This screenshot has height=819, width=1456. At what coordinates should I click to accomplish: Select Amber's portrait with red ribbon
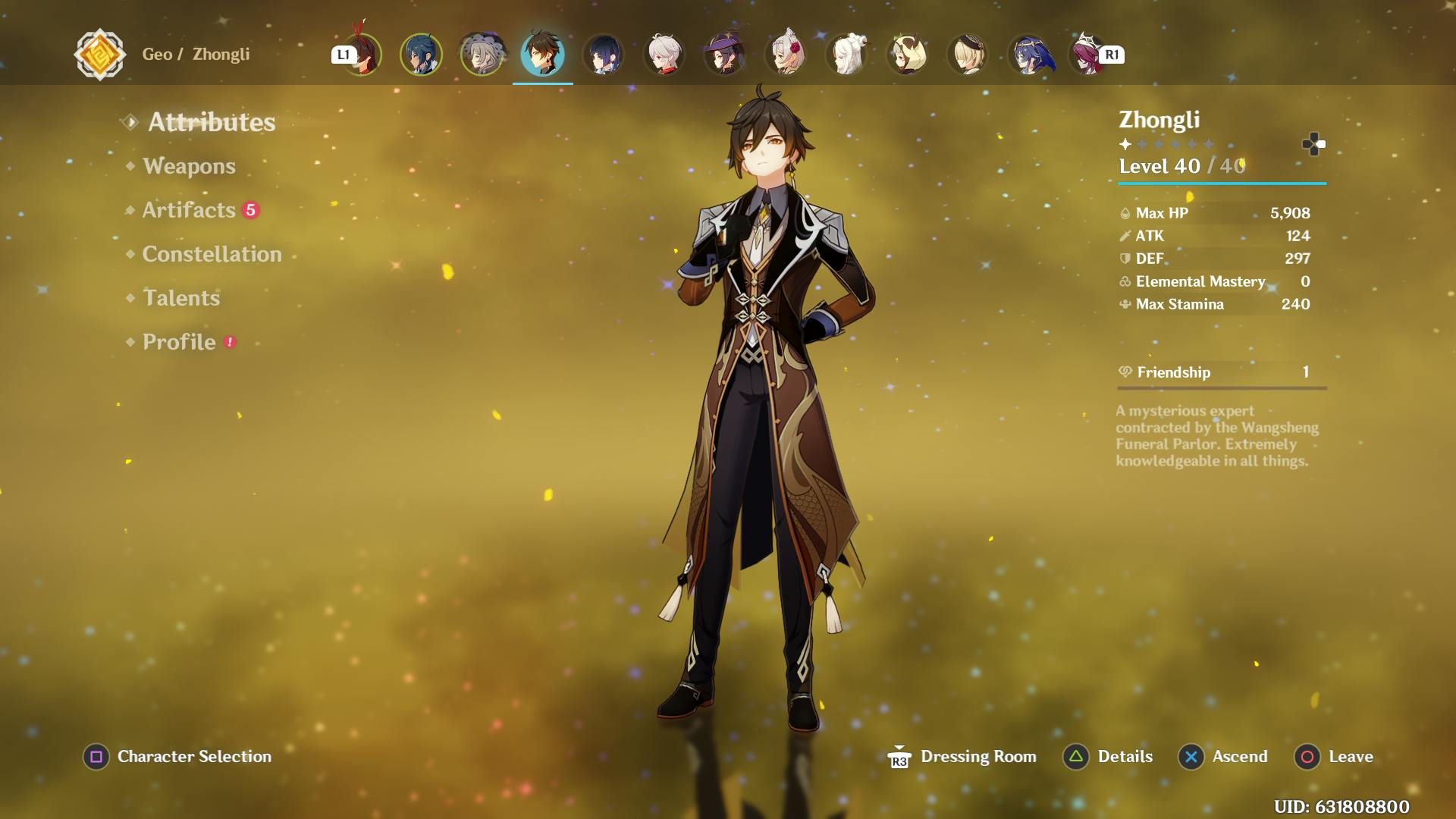coord(363,55)
